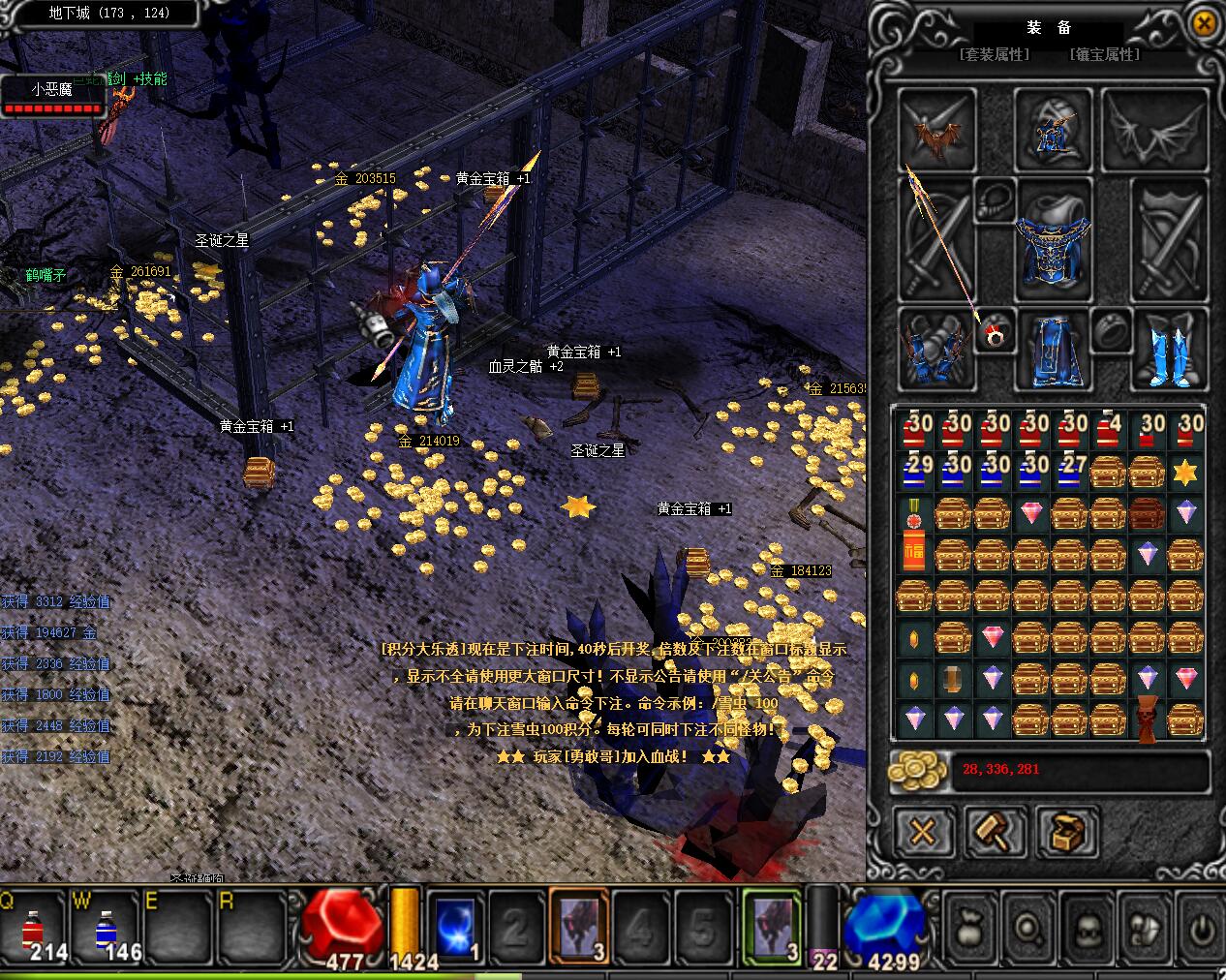1226x980 pixels.
Task: Open the 套装属性 set attributes tab
Action: click(x=995, y=55)
